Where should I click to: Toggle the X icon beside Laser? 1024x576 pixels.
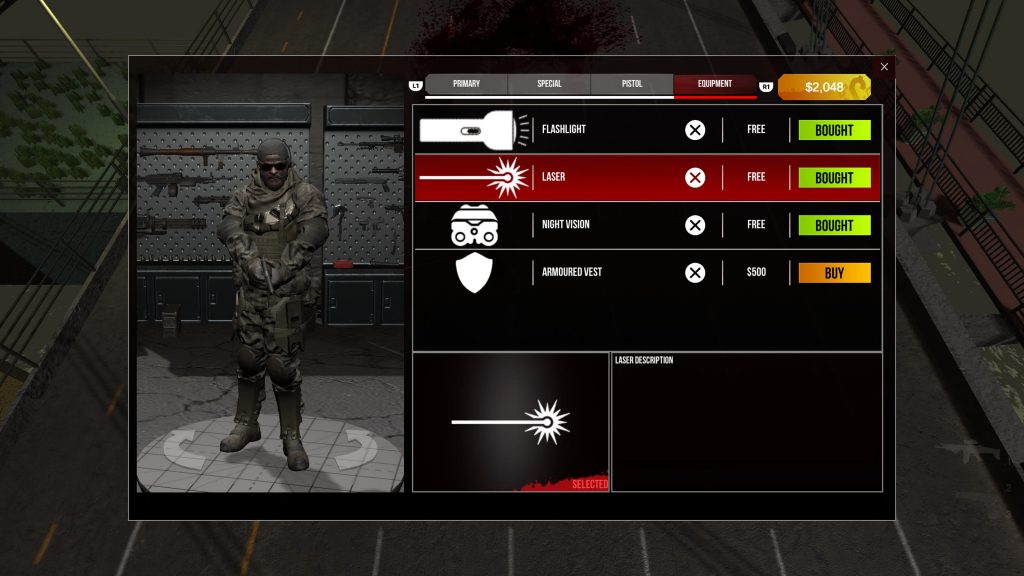coord(695,178)
